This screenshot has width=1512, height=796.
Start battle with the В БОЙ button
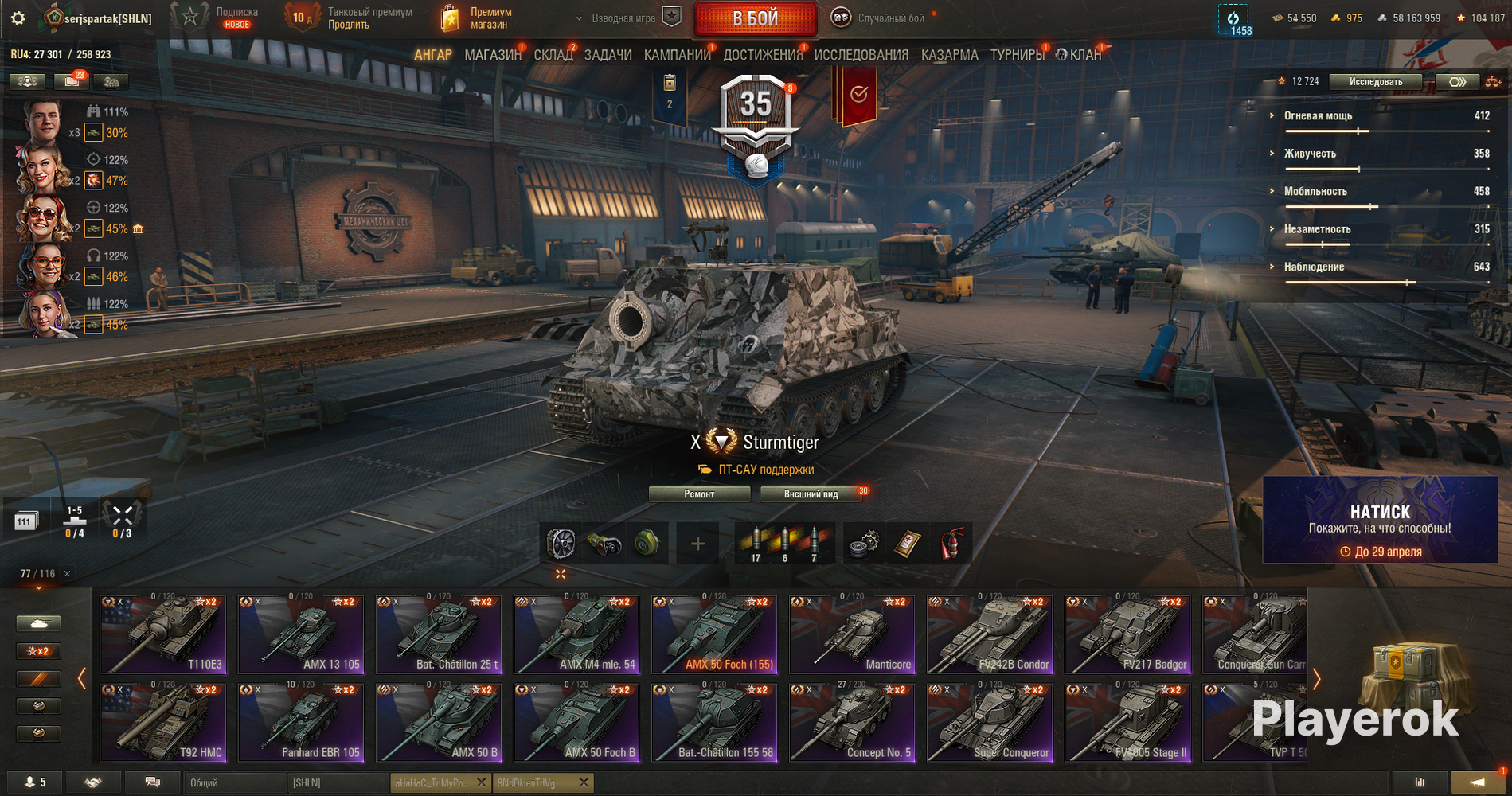coord(755,18)
